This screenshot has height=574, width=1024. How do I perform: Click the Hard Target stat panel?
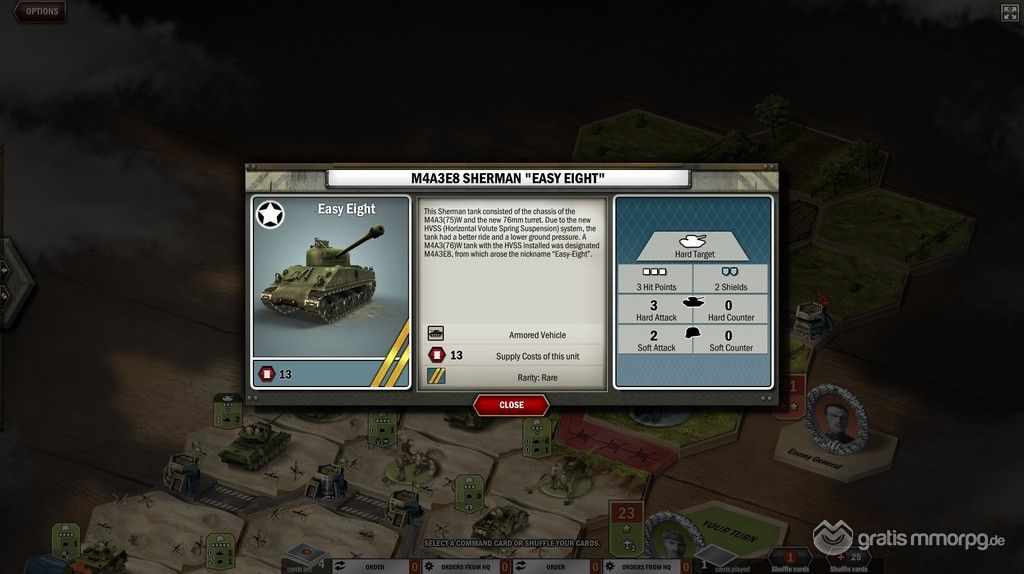(692, 246)
